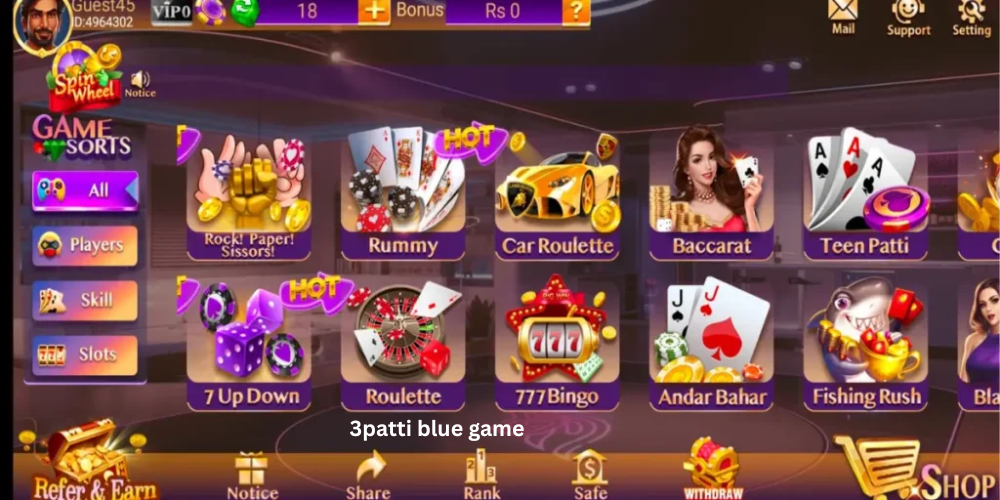This screenshot has width=1000, height=500.
Task: Tap the orange plus add-coins button
Action: (x=374, y=11)
